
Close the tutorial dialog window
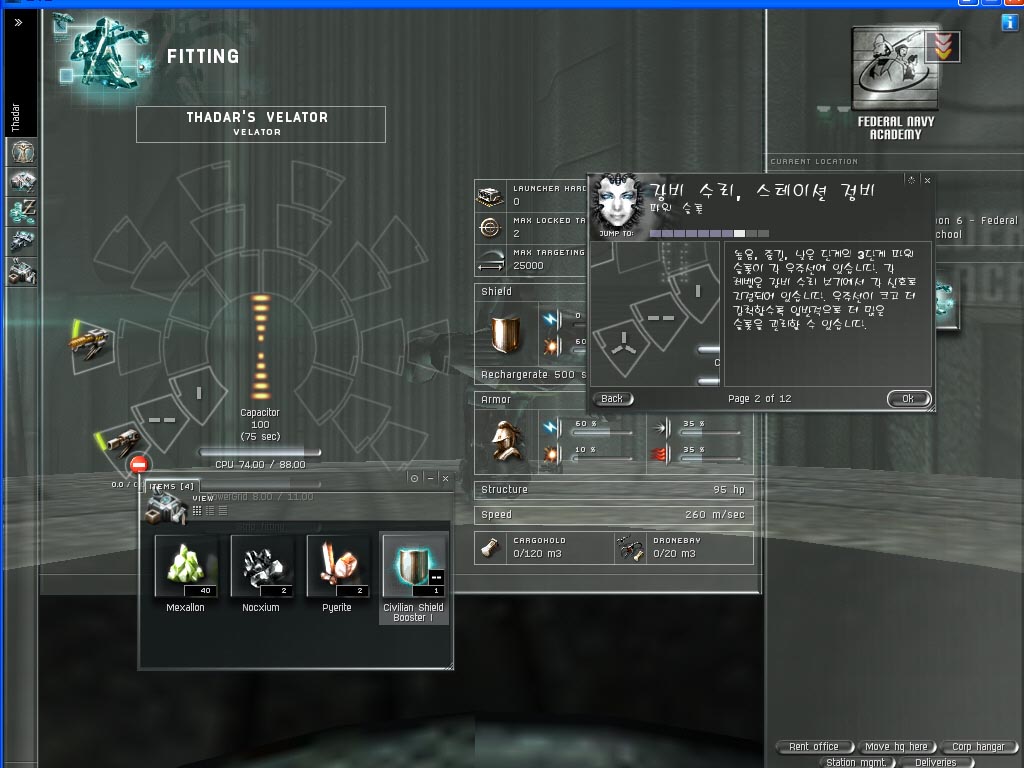tap(927, 180)
